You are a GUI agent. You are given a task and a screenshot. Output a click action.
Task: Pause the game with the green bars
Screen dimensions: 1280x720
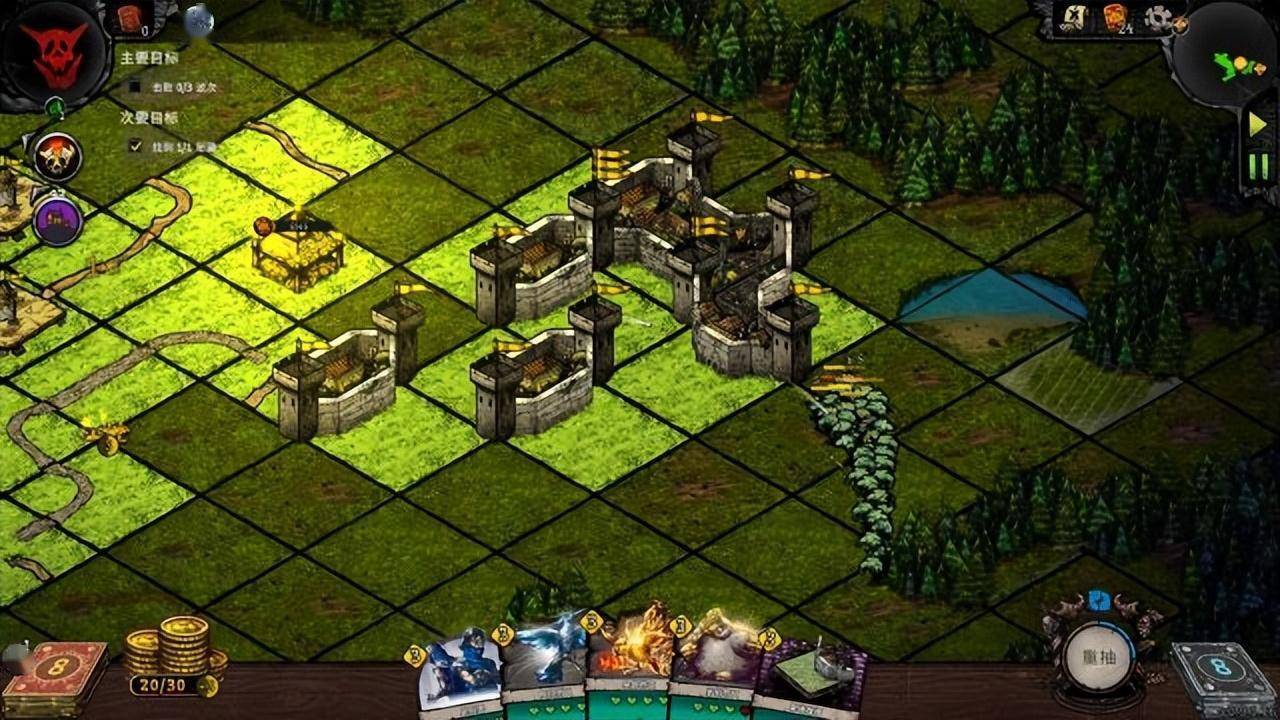(1258, 166)
